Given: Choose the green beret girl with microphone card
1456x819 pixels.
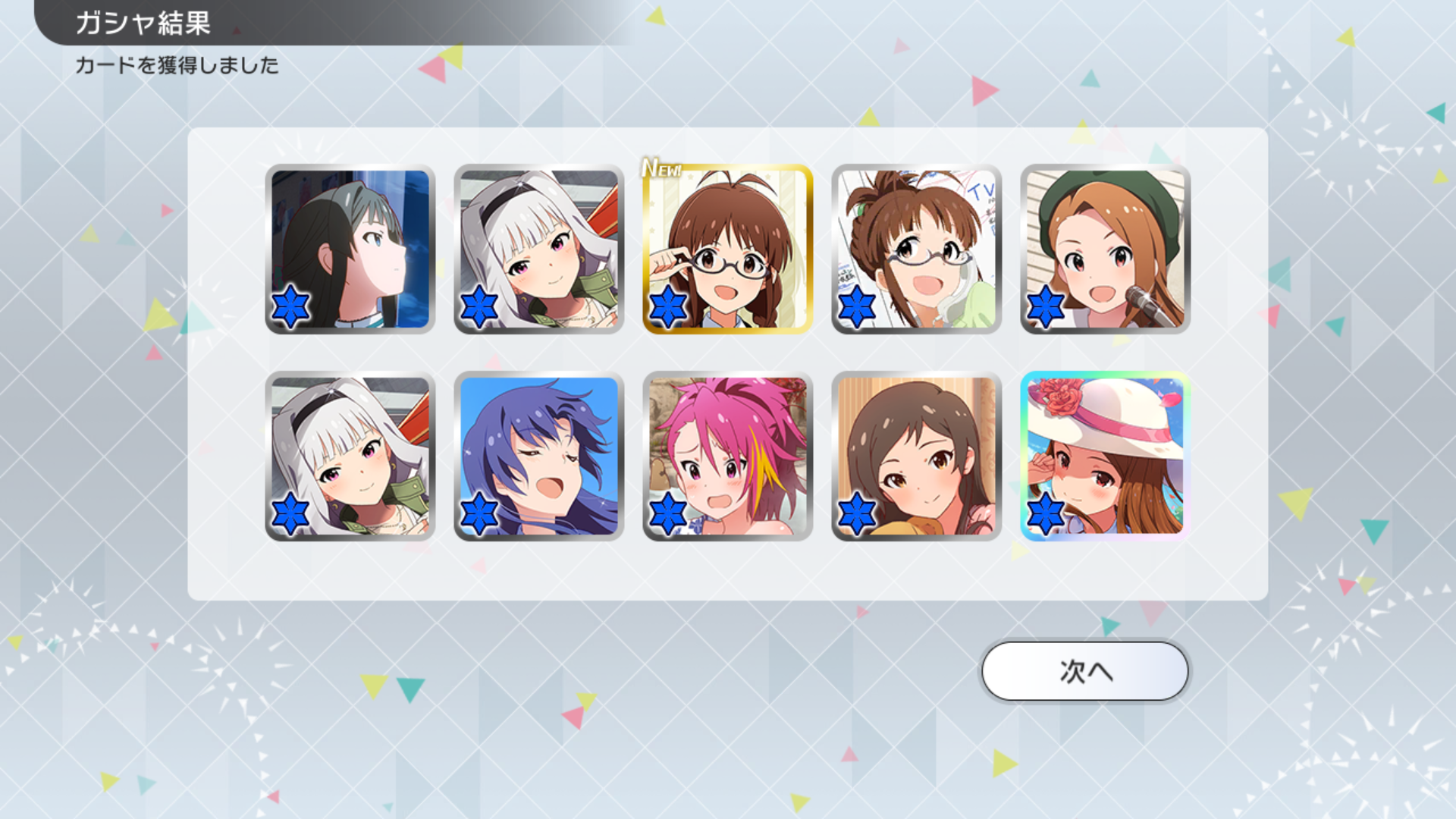Looking at the screenshot, I should click(1105, 249).
